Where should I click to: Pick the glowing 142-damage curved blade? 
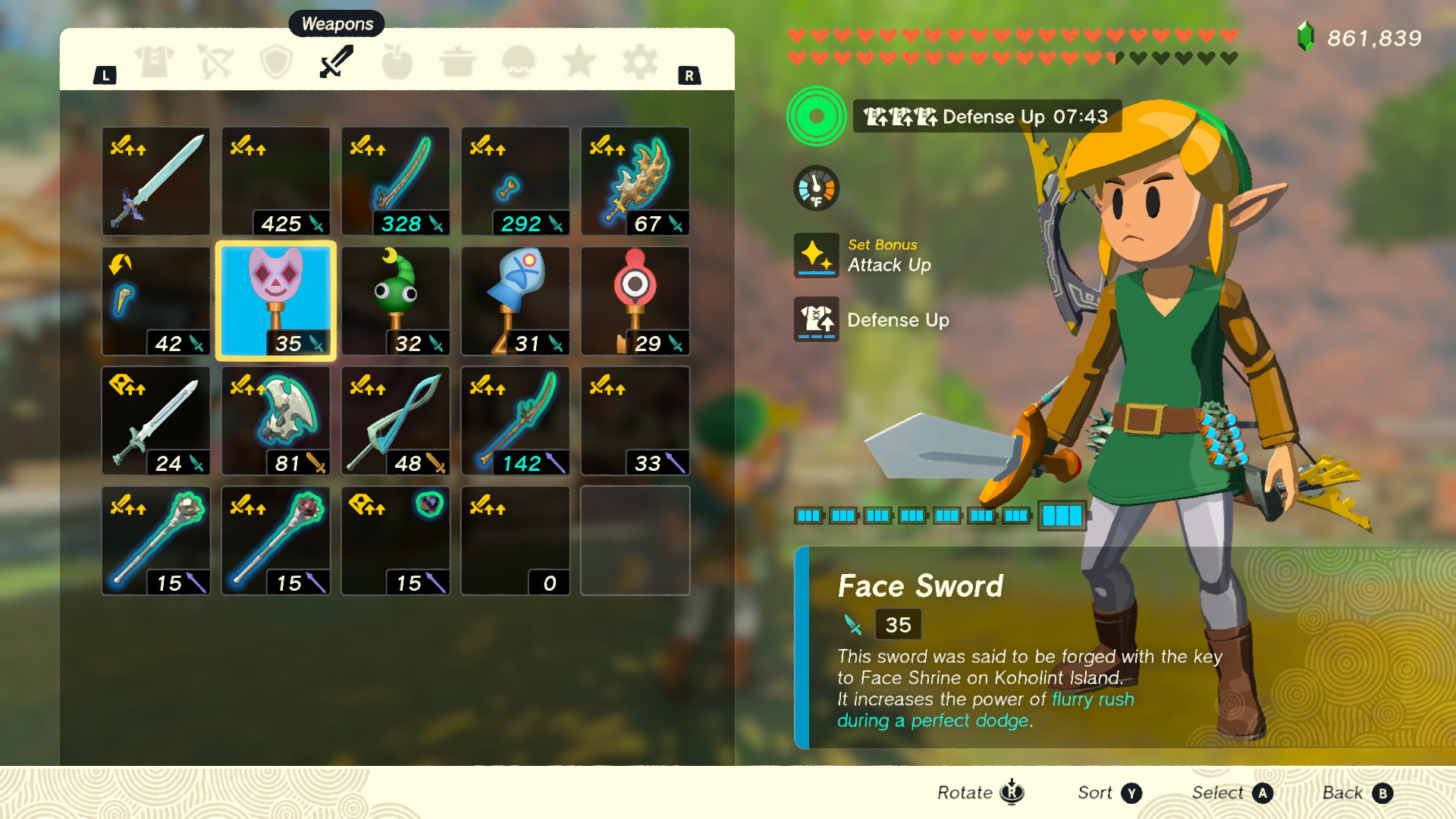[x=515, y=421]
